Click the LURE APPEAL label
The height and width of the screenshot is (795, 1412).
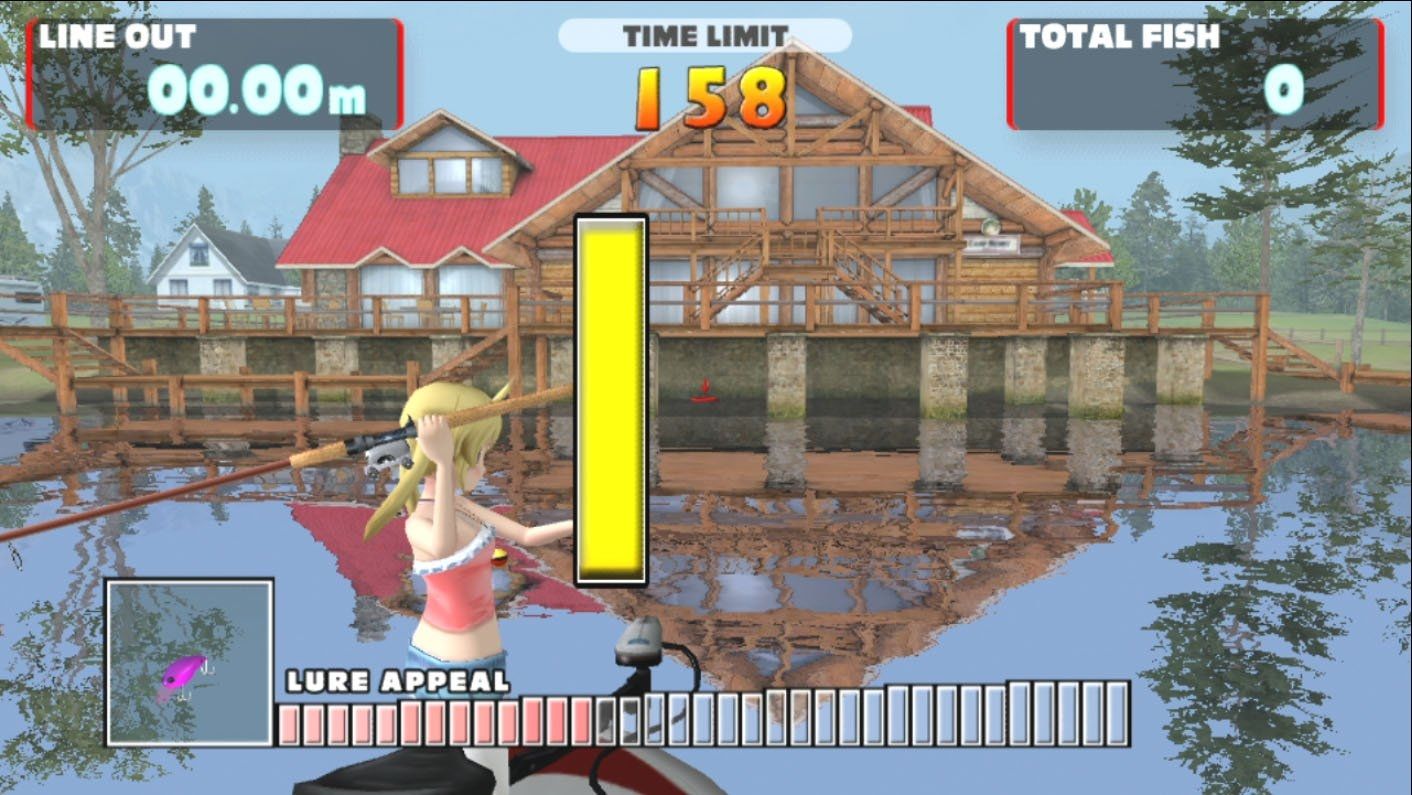[x=395, y=683]
